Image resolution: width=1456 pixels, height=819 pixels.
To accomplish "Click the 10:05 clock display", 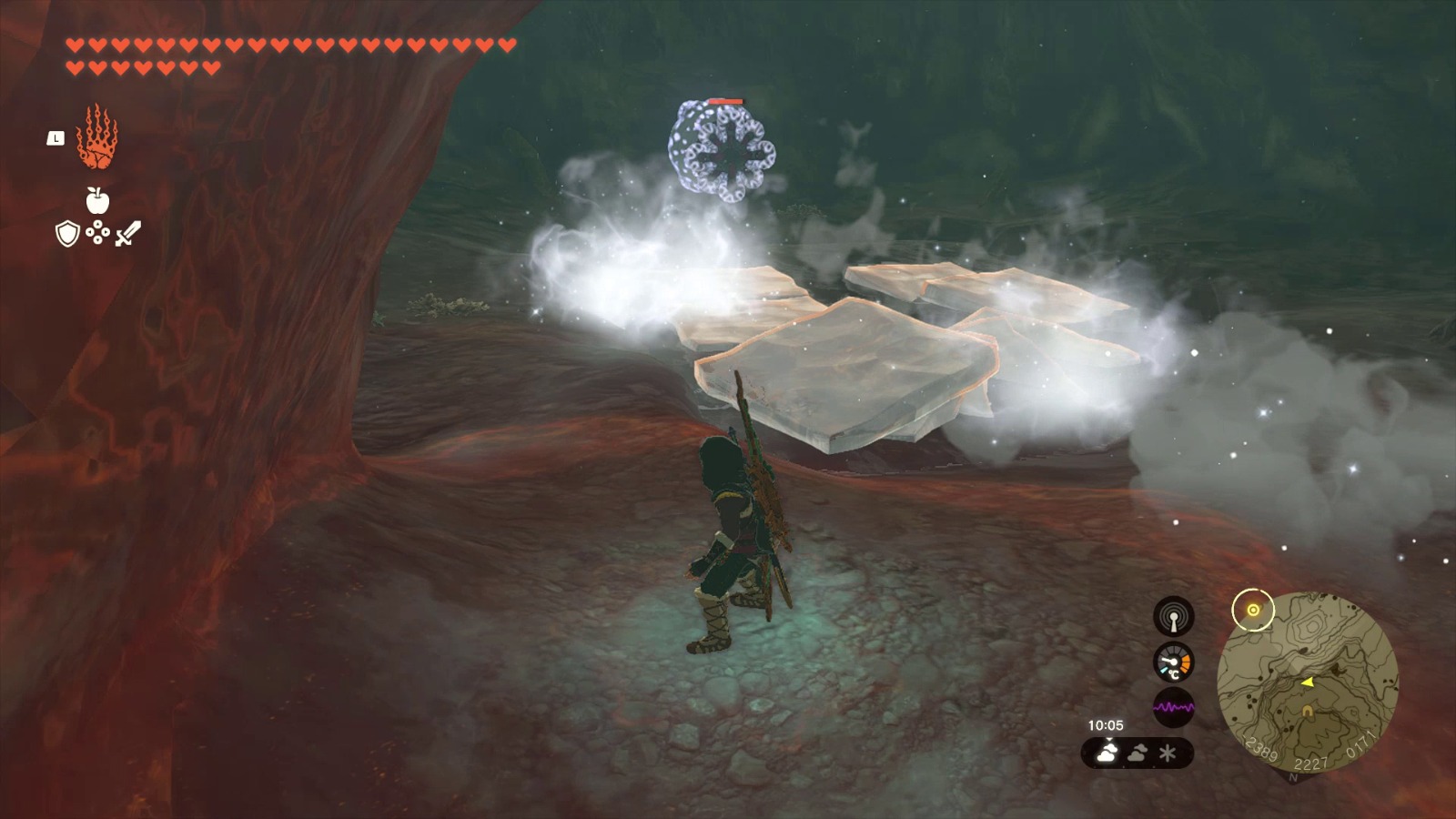I will (x=1104, y=725).
